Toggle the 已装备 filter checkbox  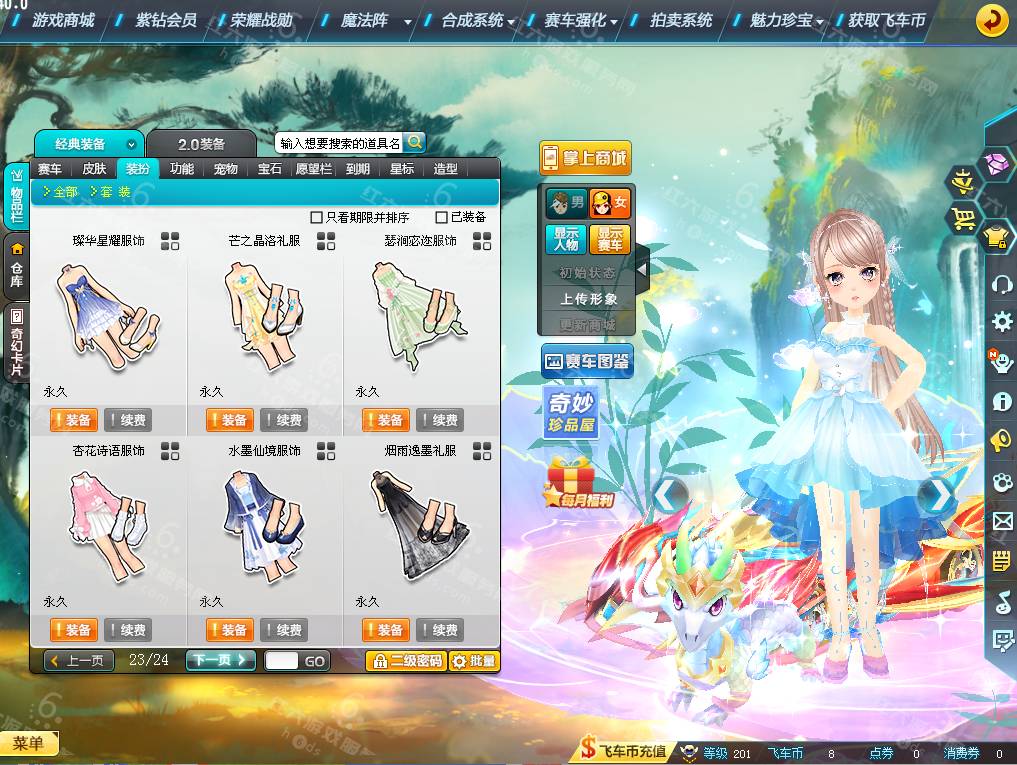442,217
